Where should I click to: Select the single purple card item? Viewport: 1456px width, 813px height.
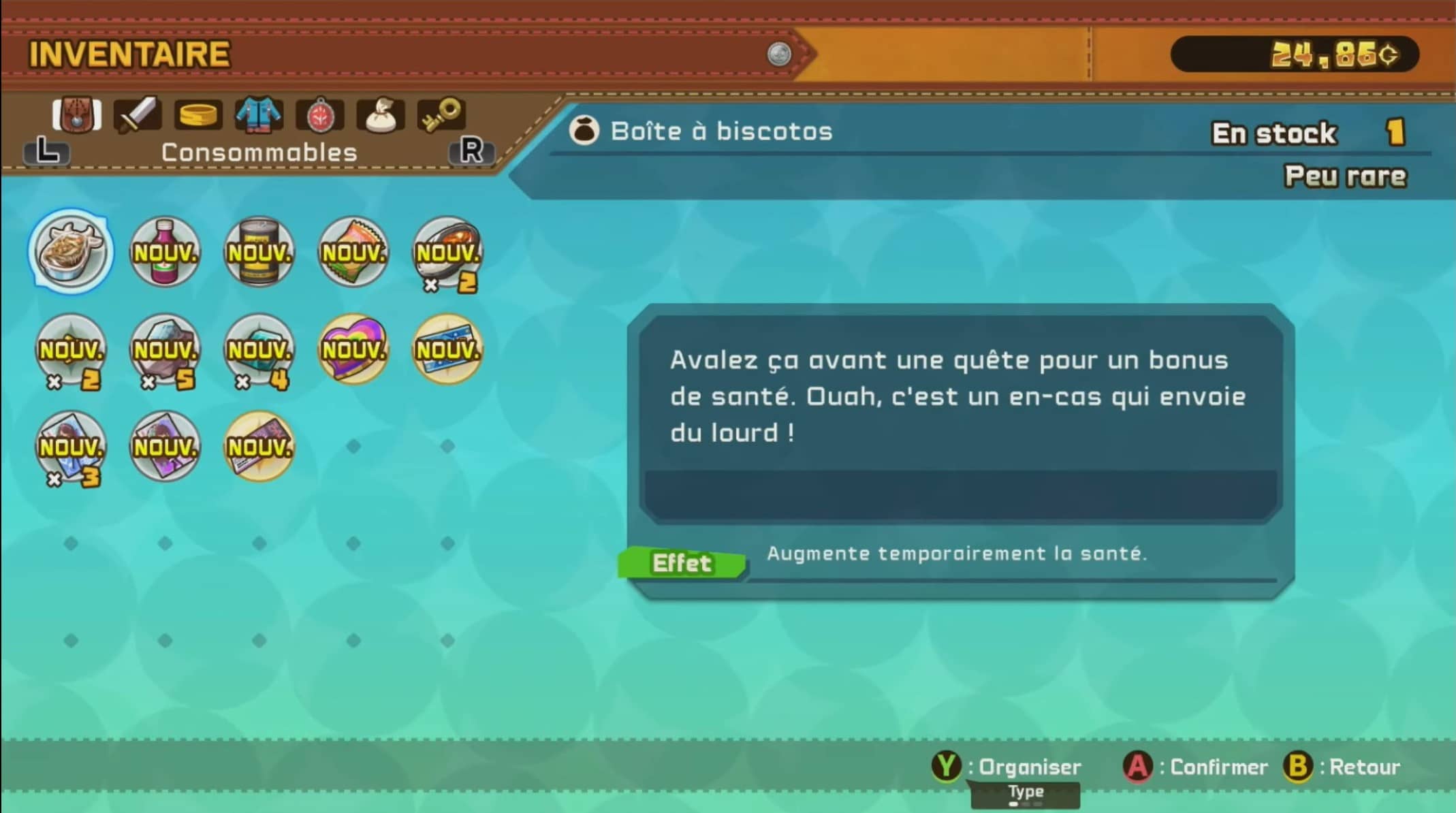click(x=165, y=447)
